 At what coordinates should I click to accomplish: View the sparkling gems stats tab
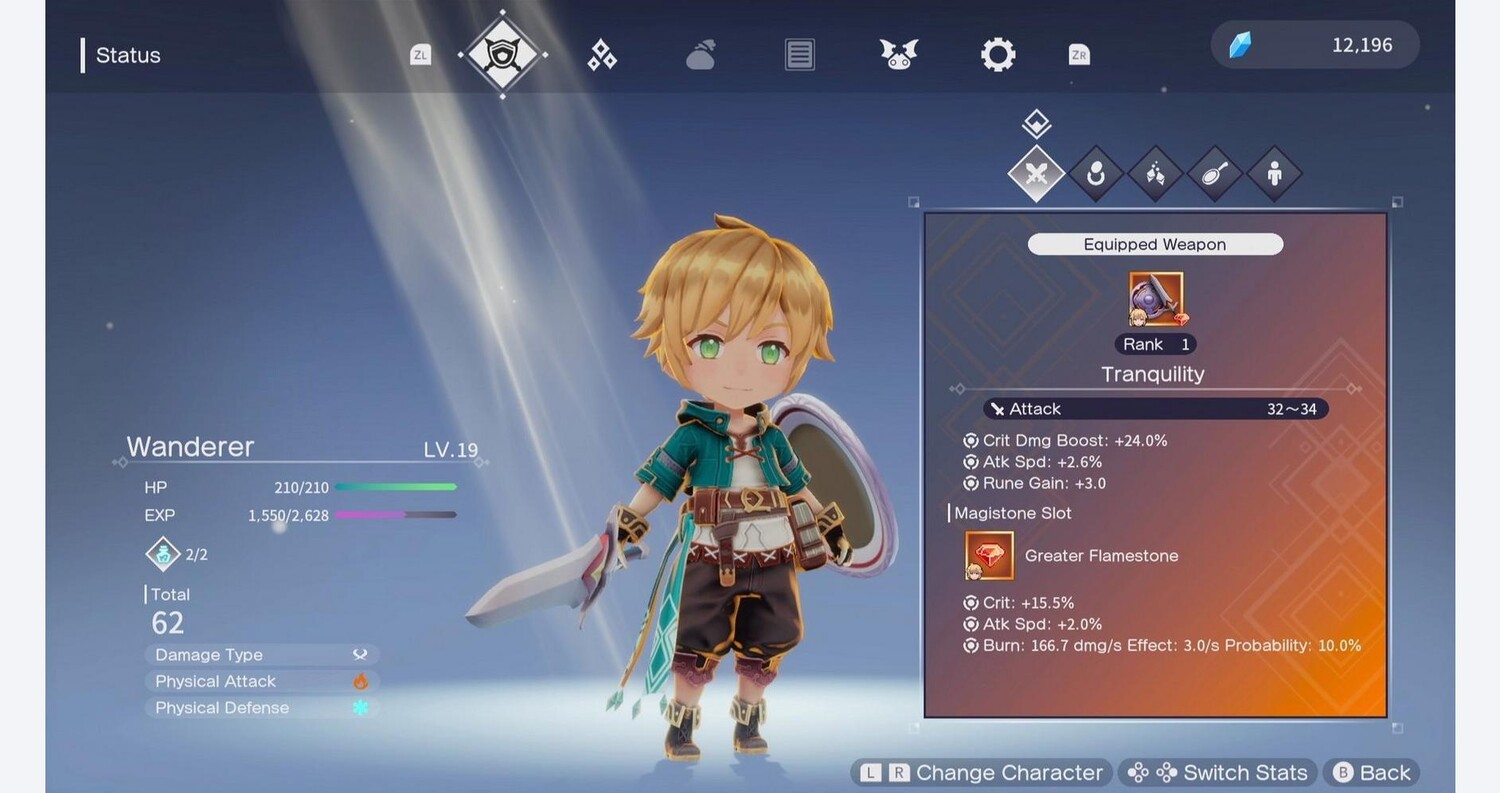[x=1155, y=174]
